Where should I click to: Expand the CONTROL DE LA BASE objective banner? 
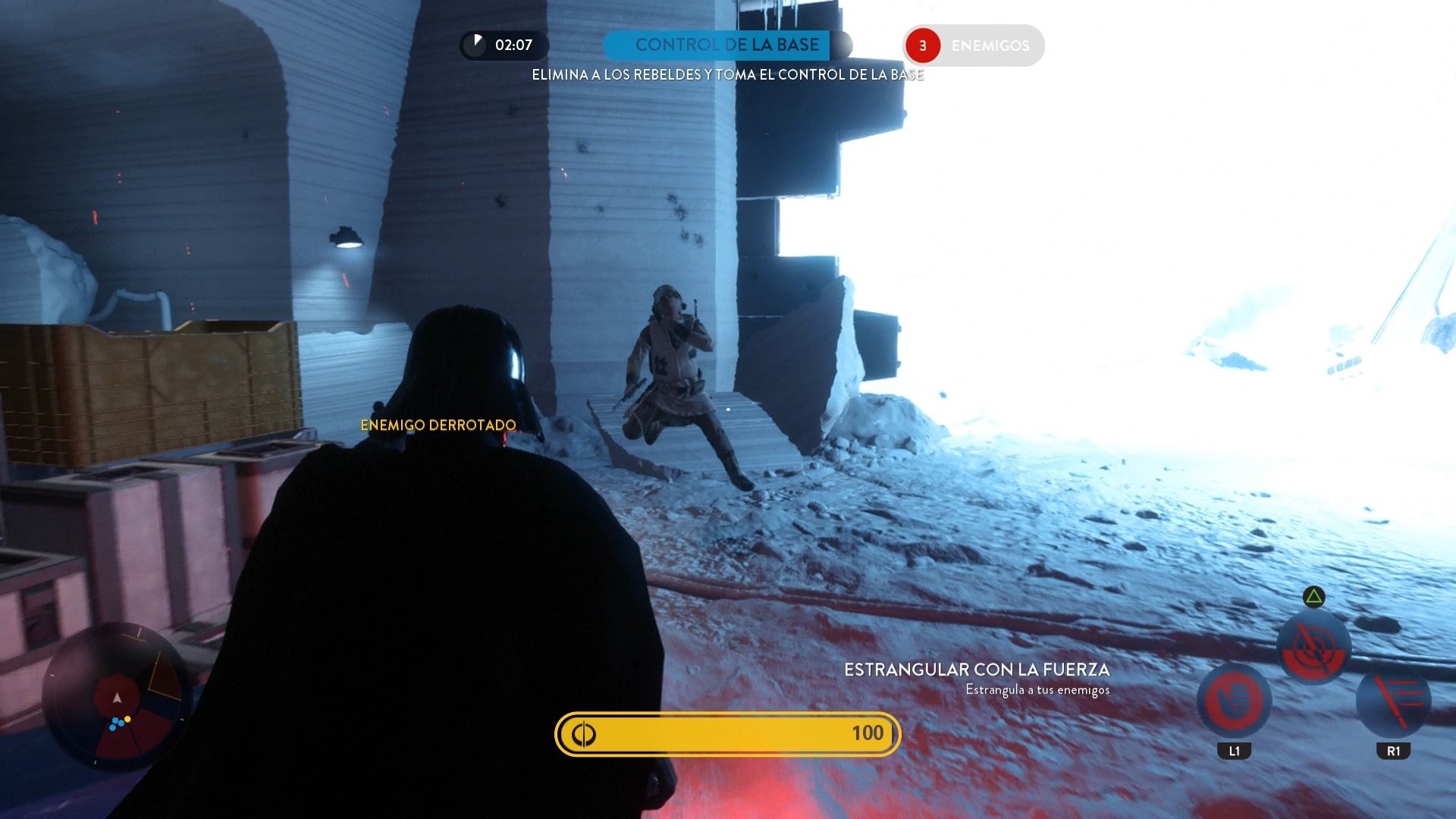tap(718, 45)
